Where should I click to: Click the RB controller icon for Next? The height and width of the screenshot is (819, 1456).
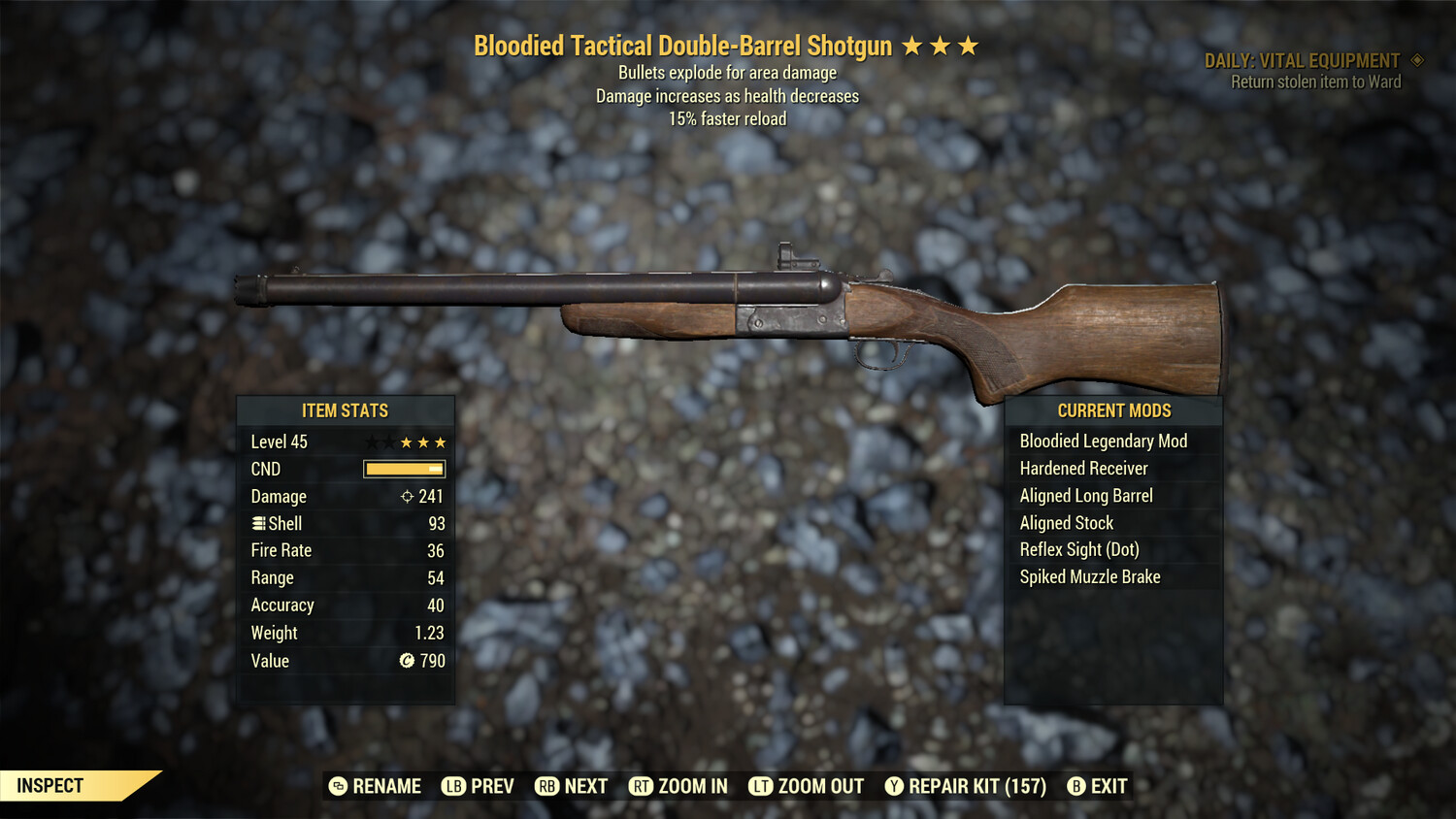point(545,786)
